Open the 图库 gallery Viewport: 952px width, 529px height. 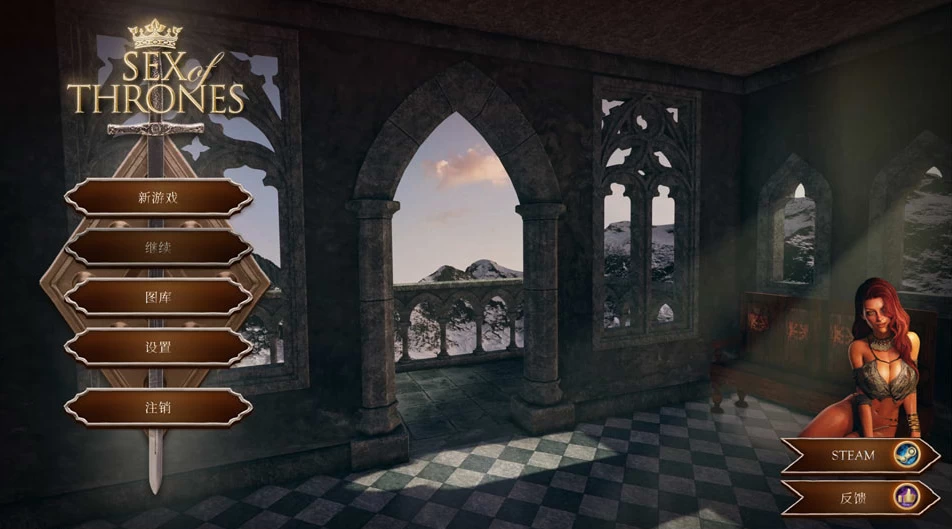(158, 297)
